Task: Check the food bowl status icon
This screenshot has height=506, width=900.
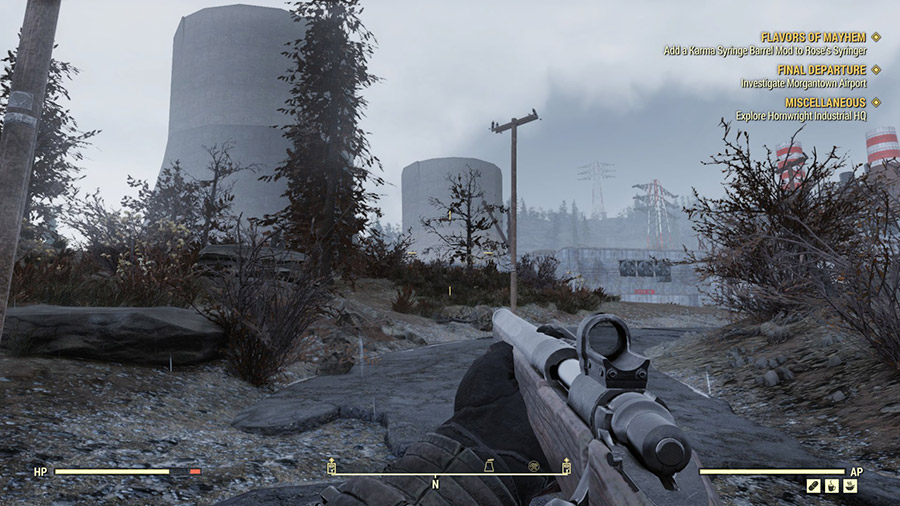Action: [850, 486]
